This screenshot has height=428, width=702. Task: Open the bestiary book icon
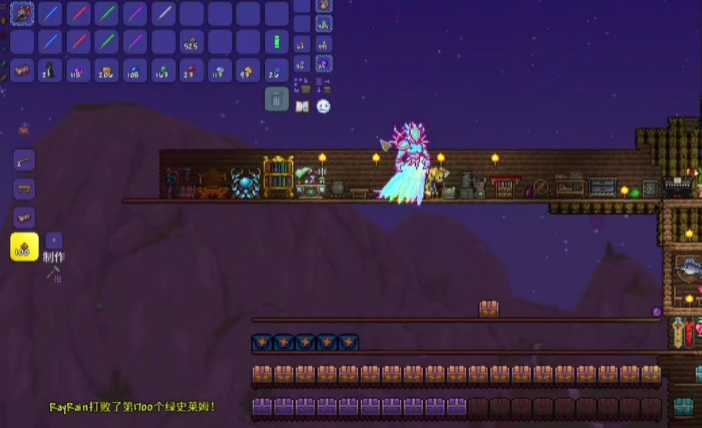302,105
